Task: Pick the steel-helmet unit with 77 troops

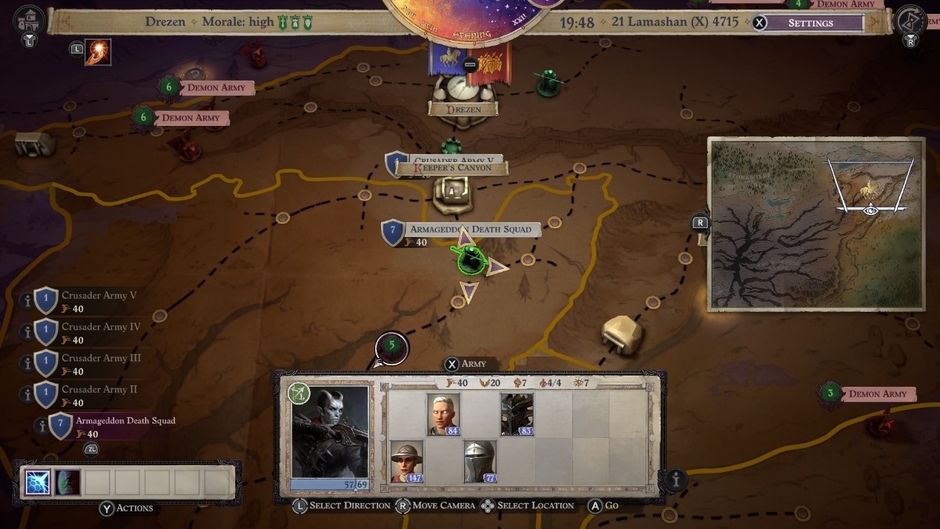Action: coord(480,462)
